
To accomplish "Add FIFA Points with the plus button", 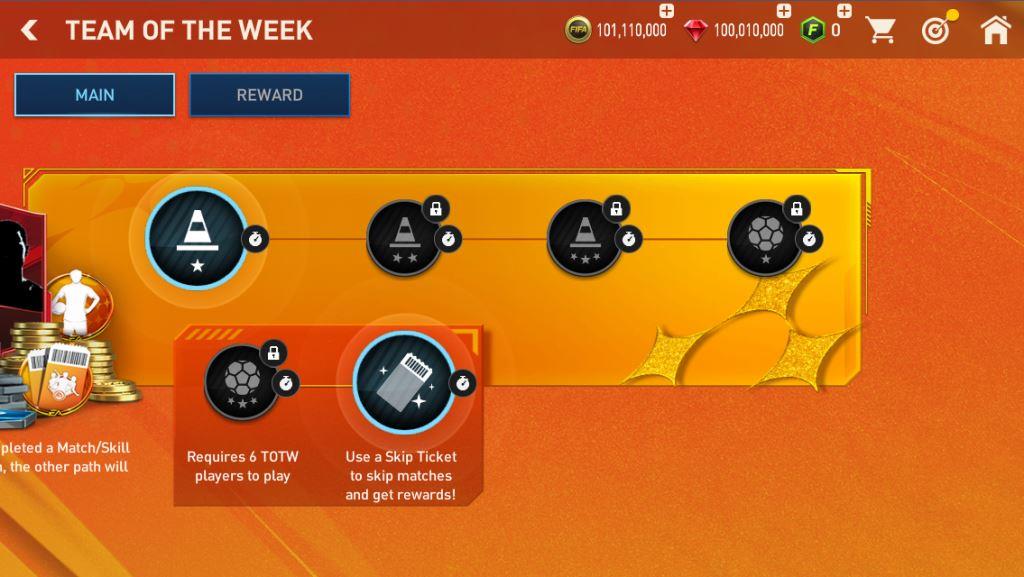I will (x=844, y=12).
